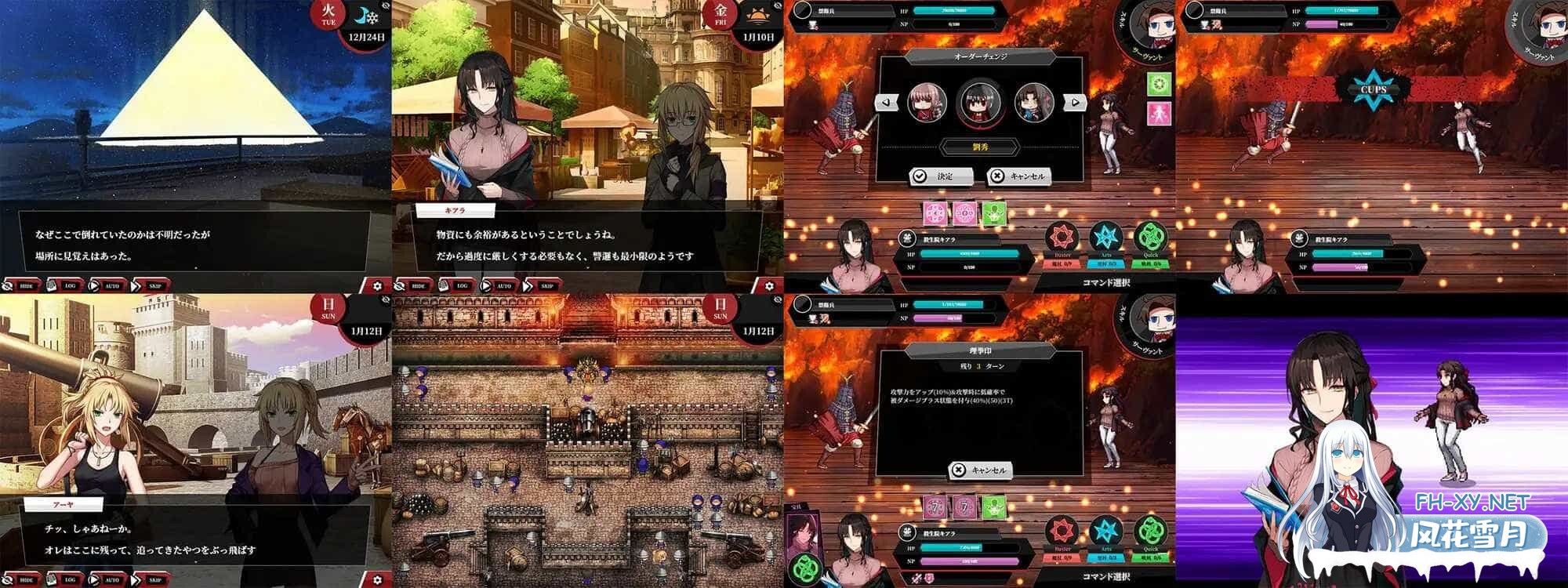
Task: Click the right arrow in the order change carousel
Action: [1075, 102]
